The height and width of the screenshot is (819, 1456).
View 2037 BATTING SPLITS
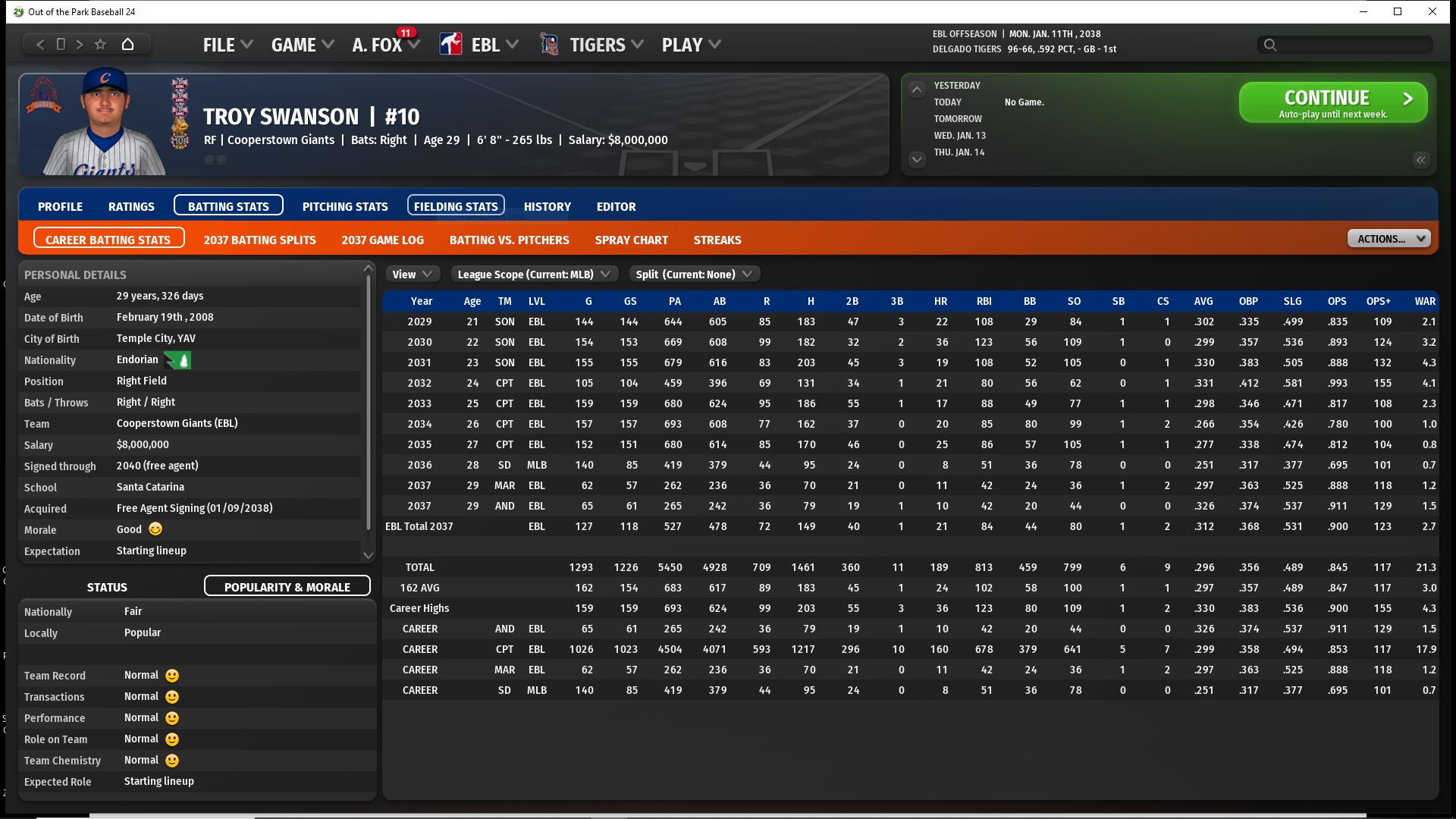point(259,240)
